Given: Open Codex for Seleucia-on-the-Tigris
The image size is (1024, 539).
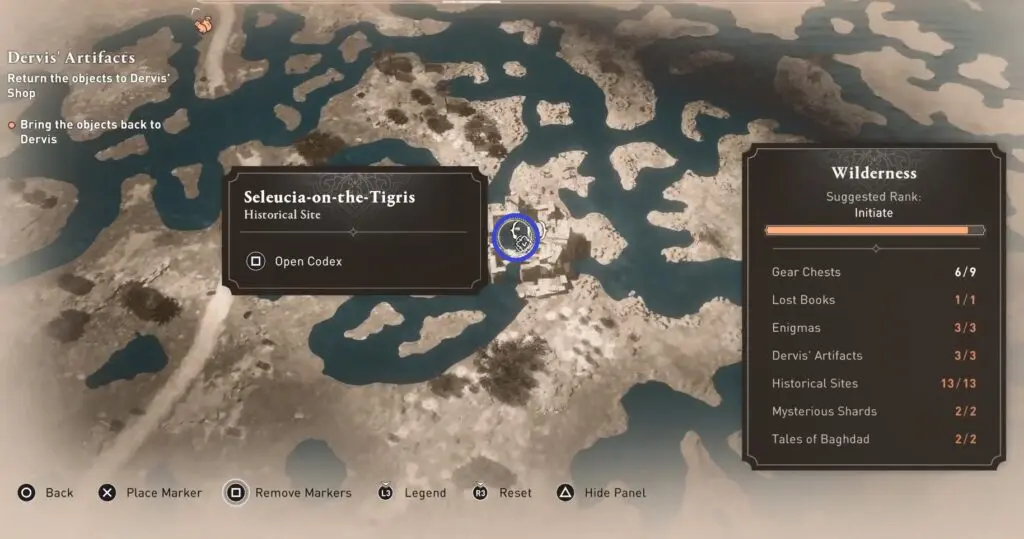Looking at the screenshot, I should (x=296, y=262).
